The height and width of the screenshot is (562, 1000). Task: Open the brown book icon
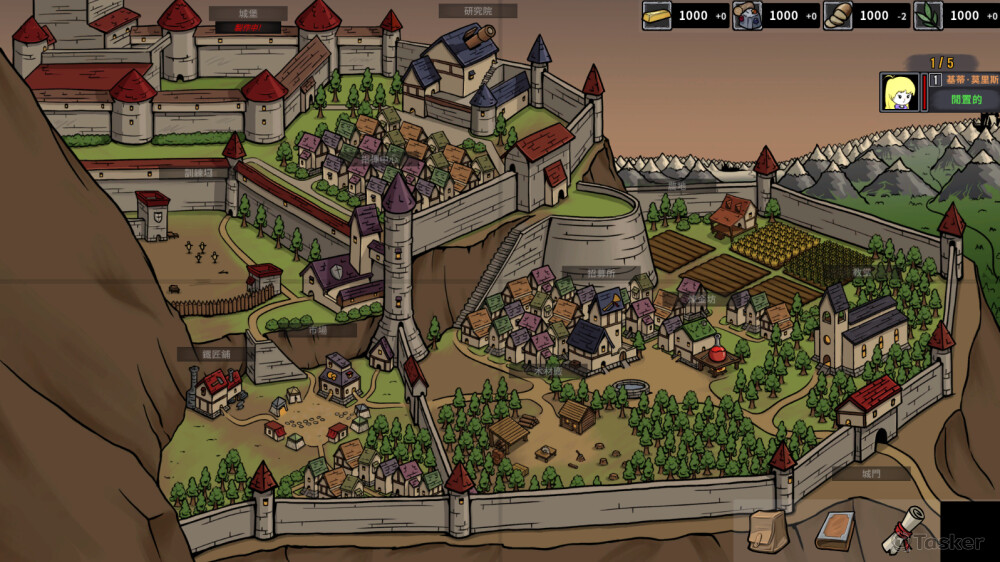point(835,530)
